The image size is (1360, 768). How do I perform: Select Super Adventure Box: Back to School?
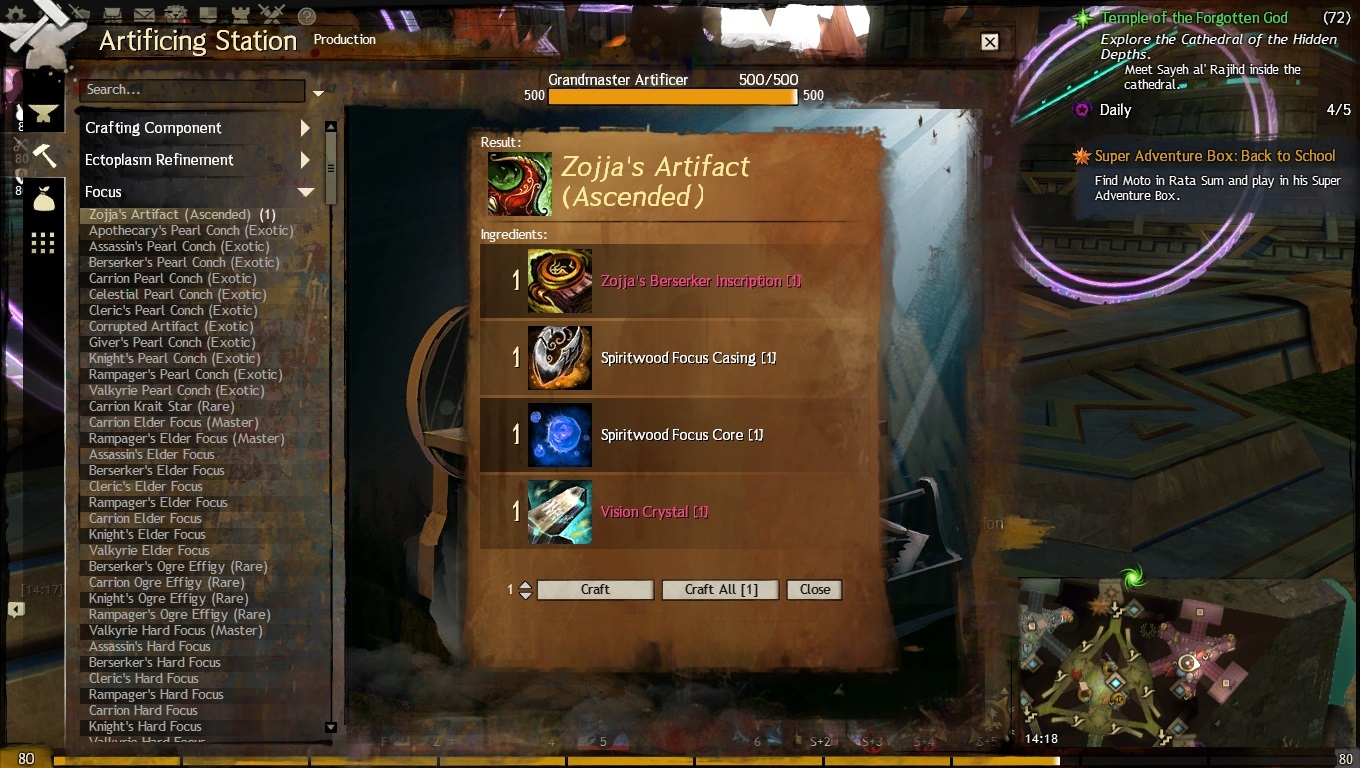(1215, 156)
